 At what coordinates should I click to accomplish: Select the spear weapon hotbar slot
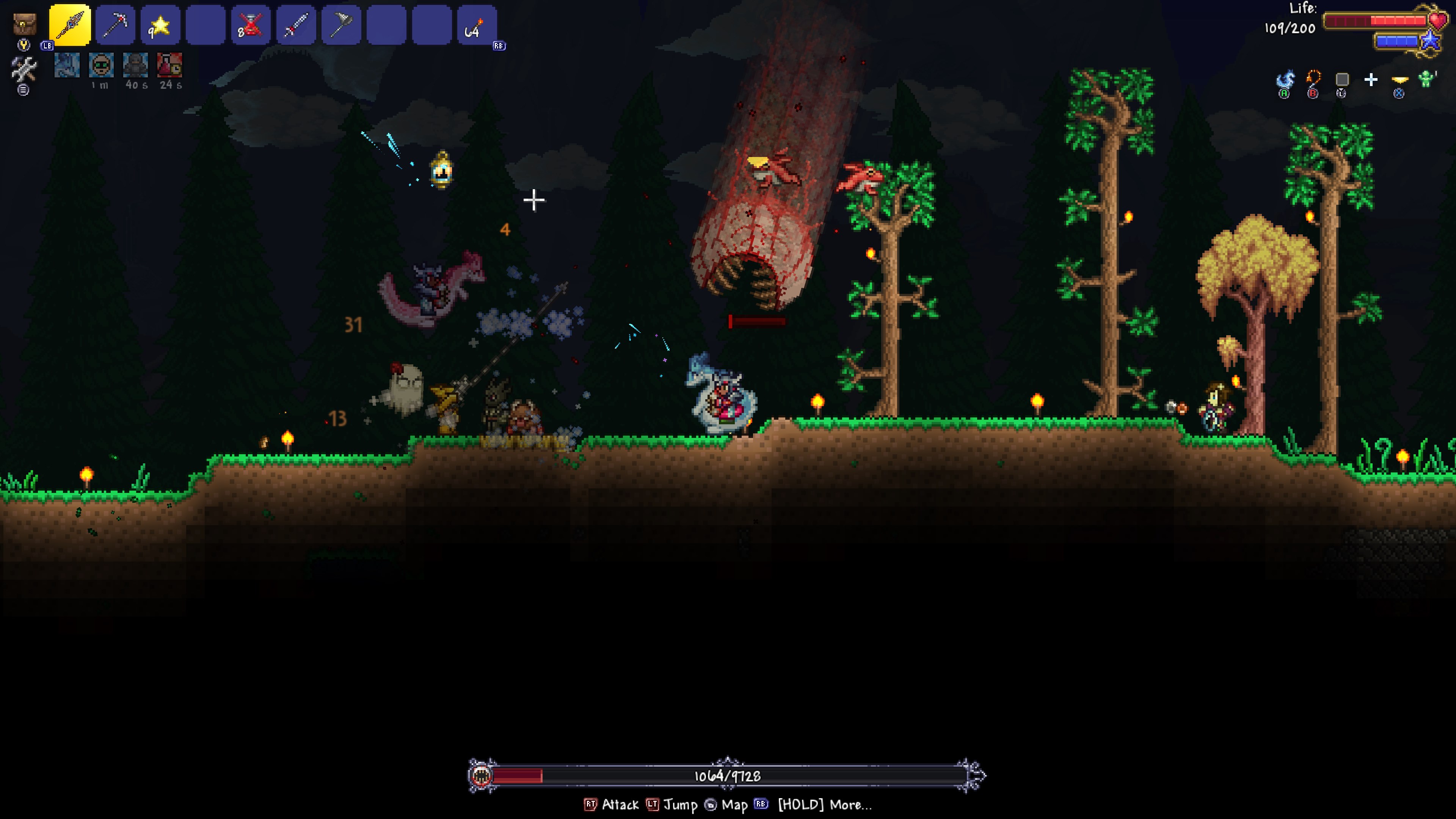[69, 25]
